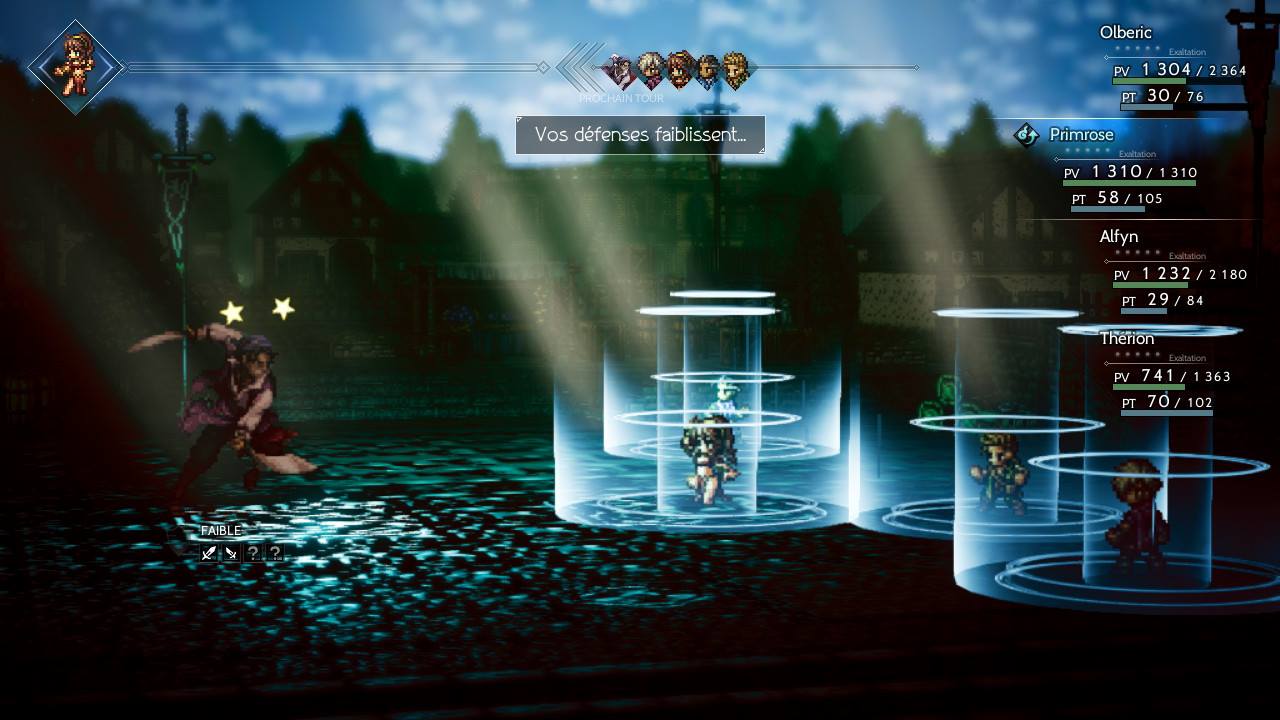Inspect the sword weakness icon
The height and width of the screenshot is (720, 1280).
pyautogui.click(x=208, y=552)
